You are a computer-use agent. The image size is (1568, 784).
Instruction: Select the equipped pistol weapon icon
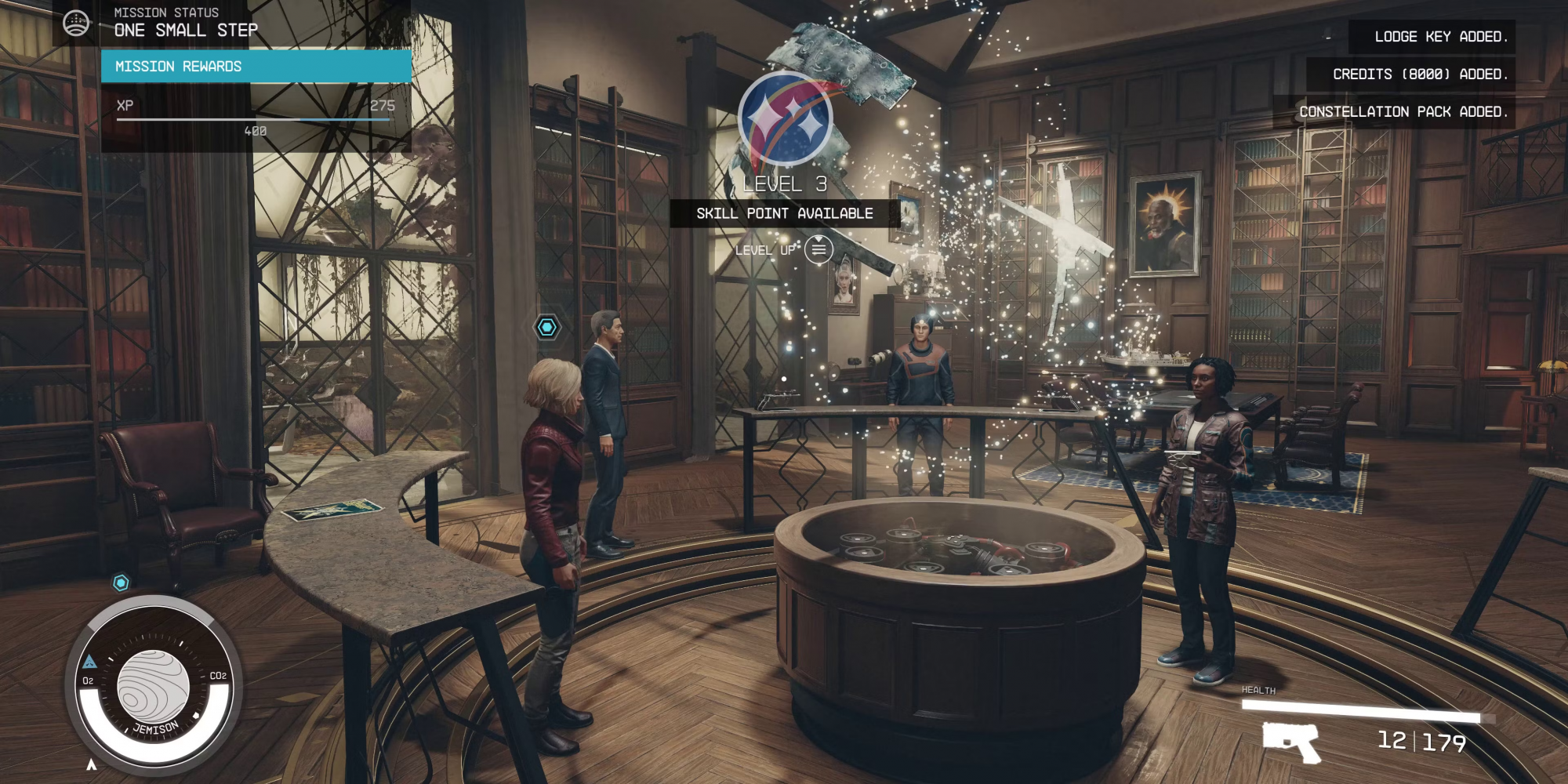pyautogui.click(x=1290, y=741)
